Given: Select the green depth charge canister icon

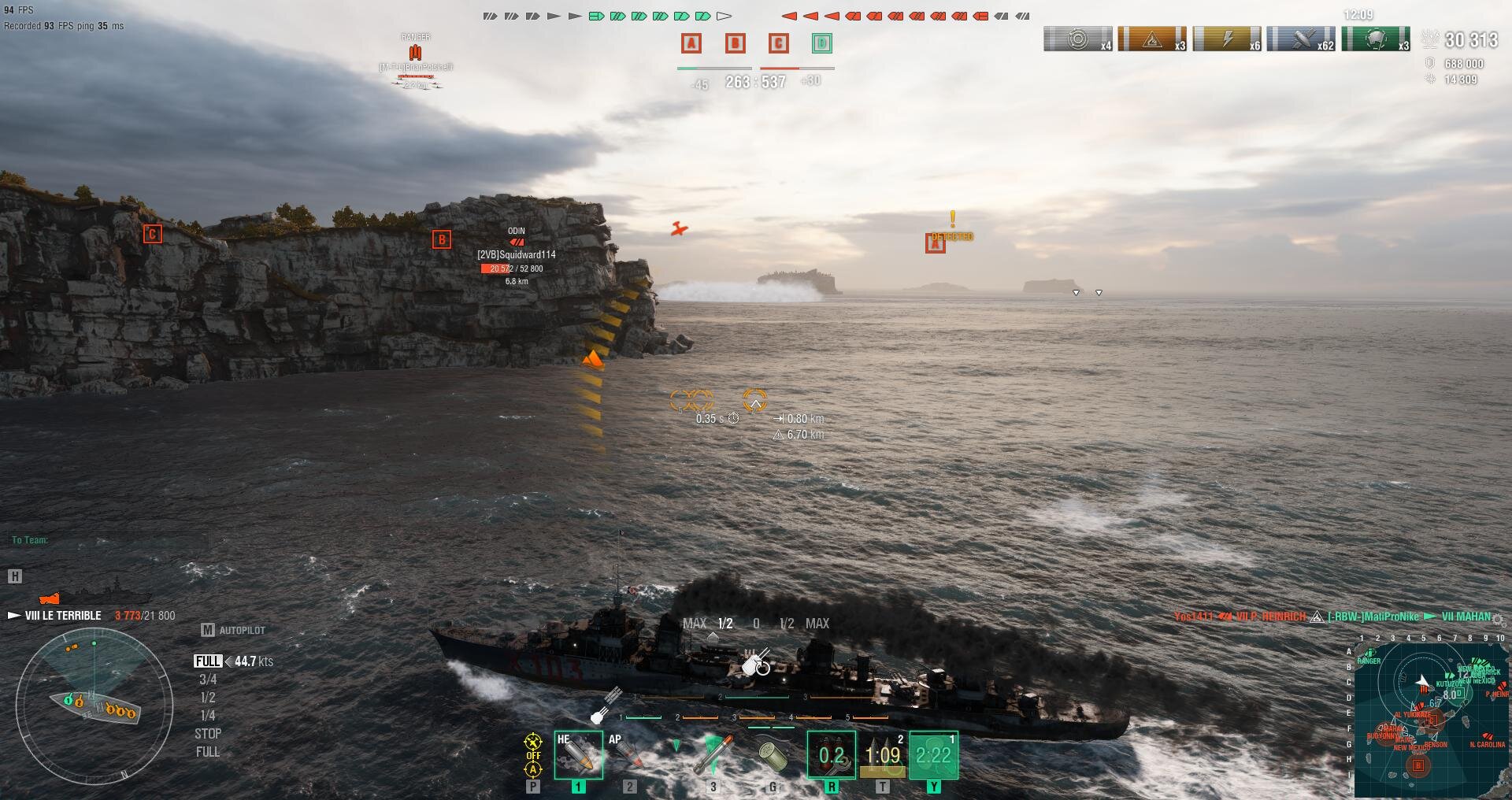Looking at the screenshot, I should tap(773, 756).
